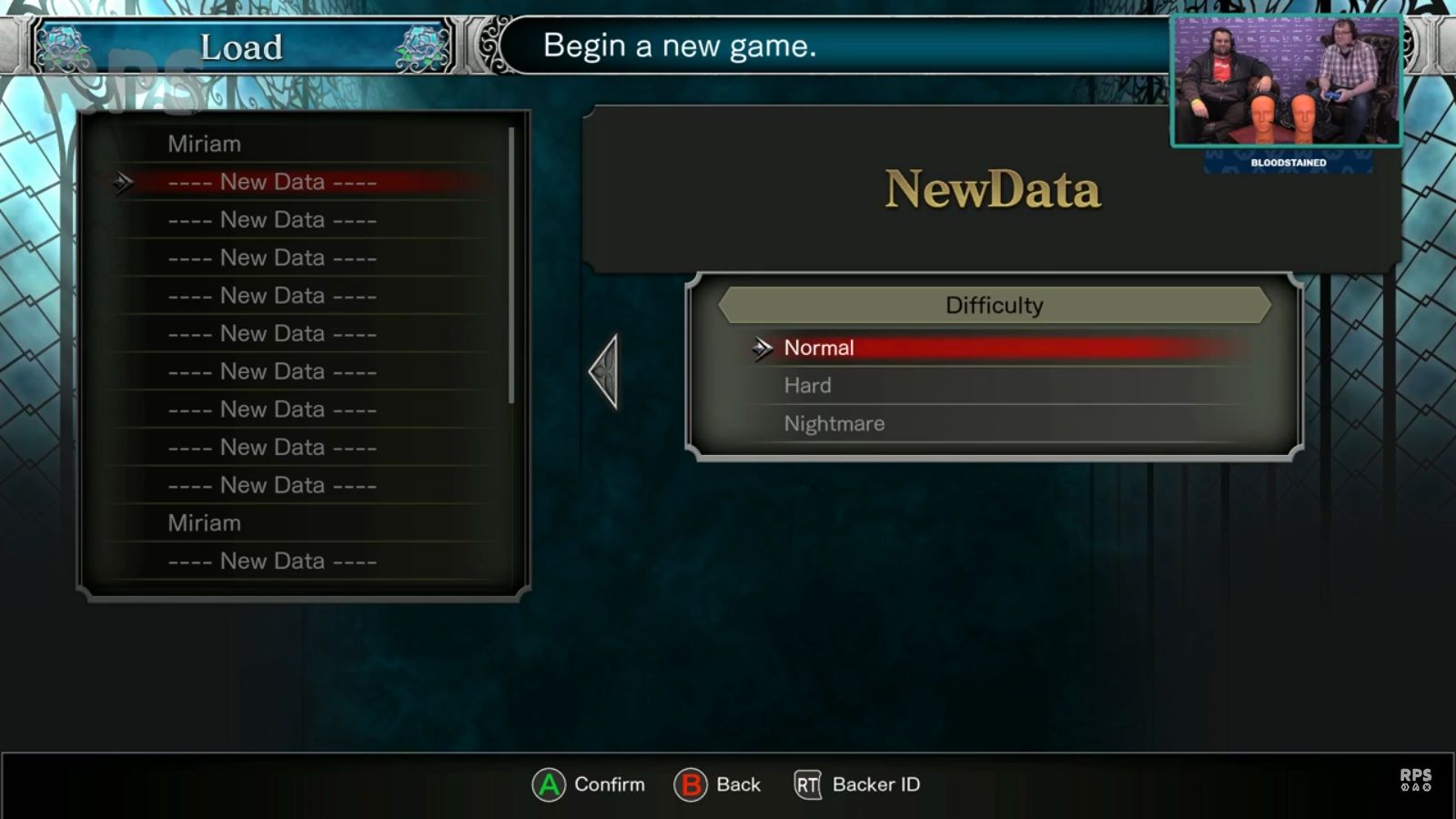Switch to the Load tab header
The width and height of the screenshot is (1456, 819).
click(x=241, y=47)
